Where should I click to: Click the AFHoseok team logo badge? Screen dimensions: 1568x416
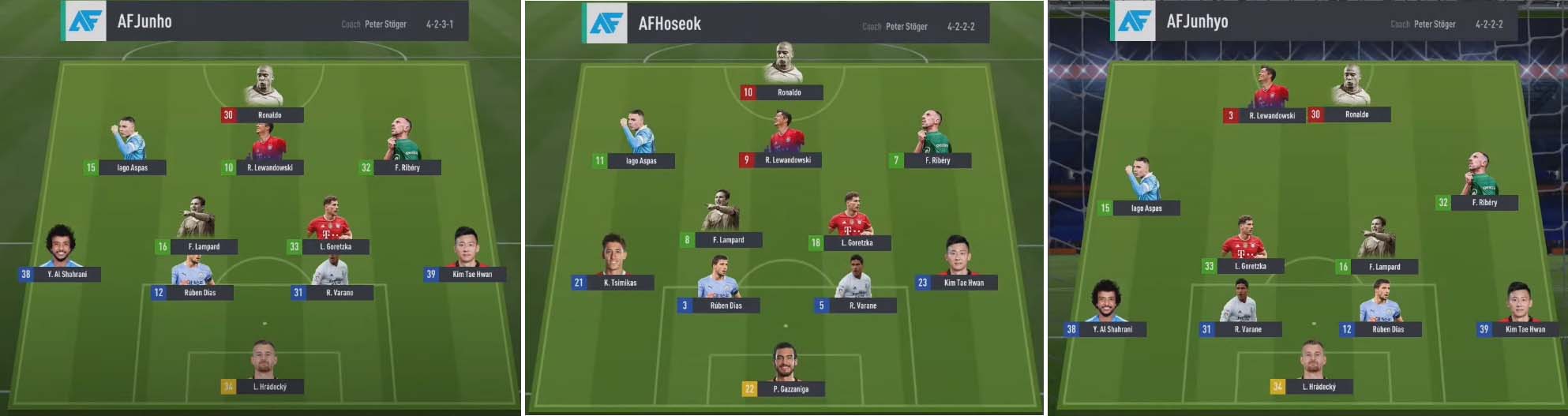click(606, 23)
